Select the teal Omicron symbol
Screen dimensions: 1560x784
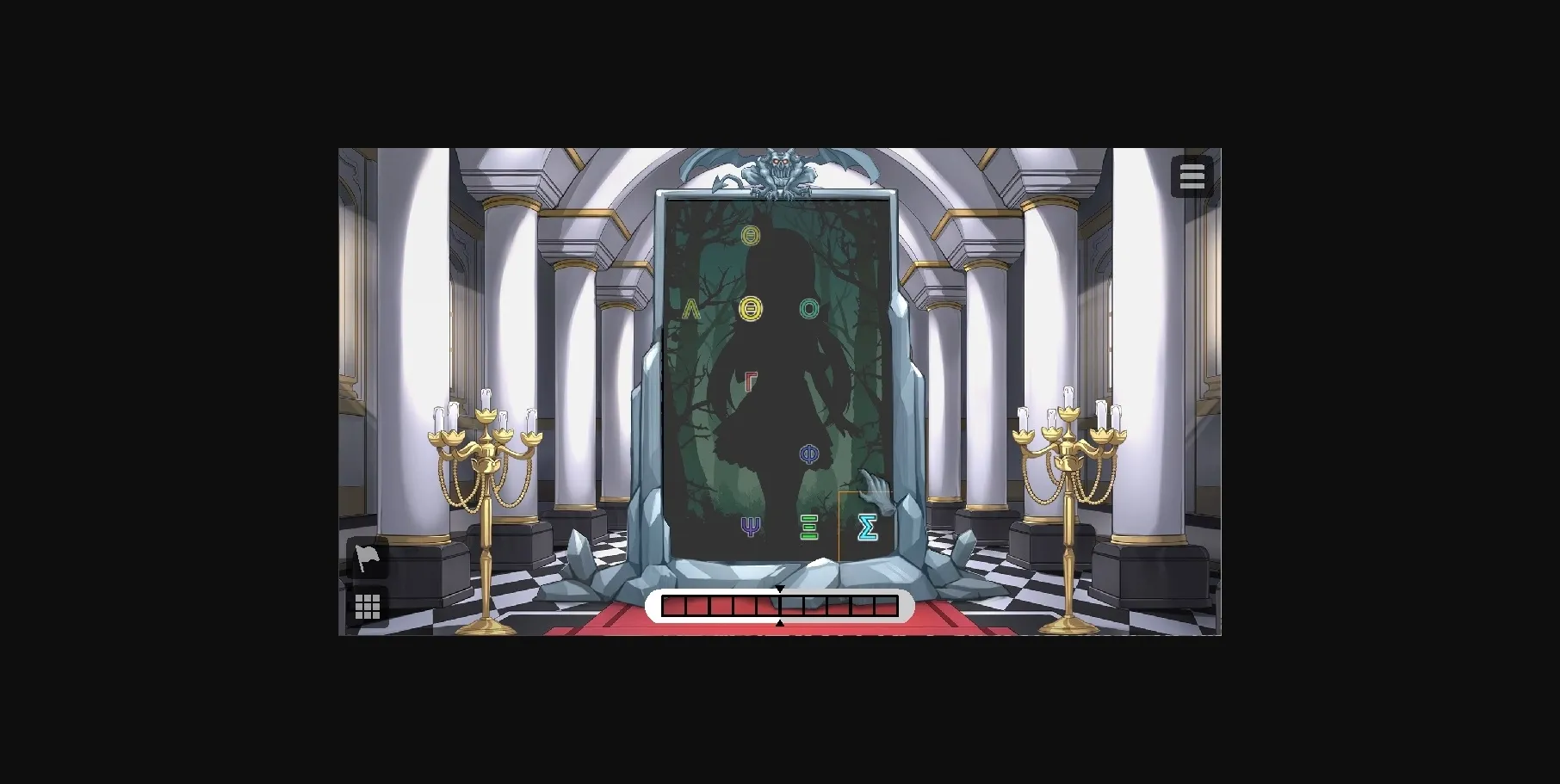point(808,307)
